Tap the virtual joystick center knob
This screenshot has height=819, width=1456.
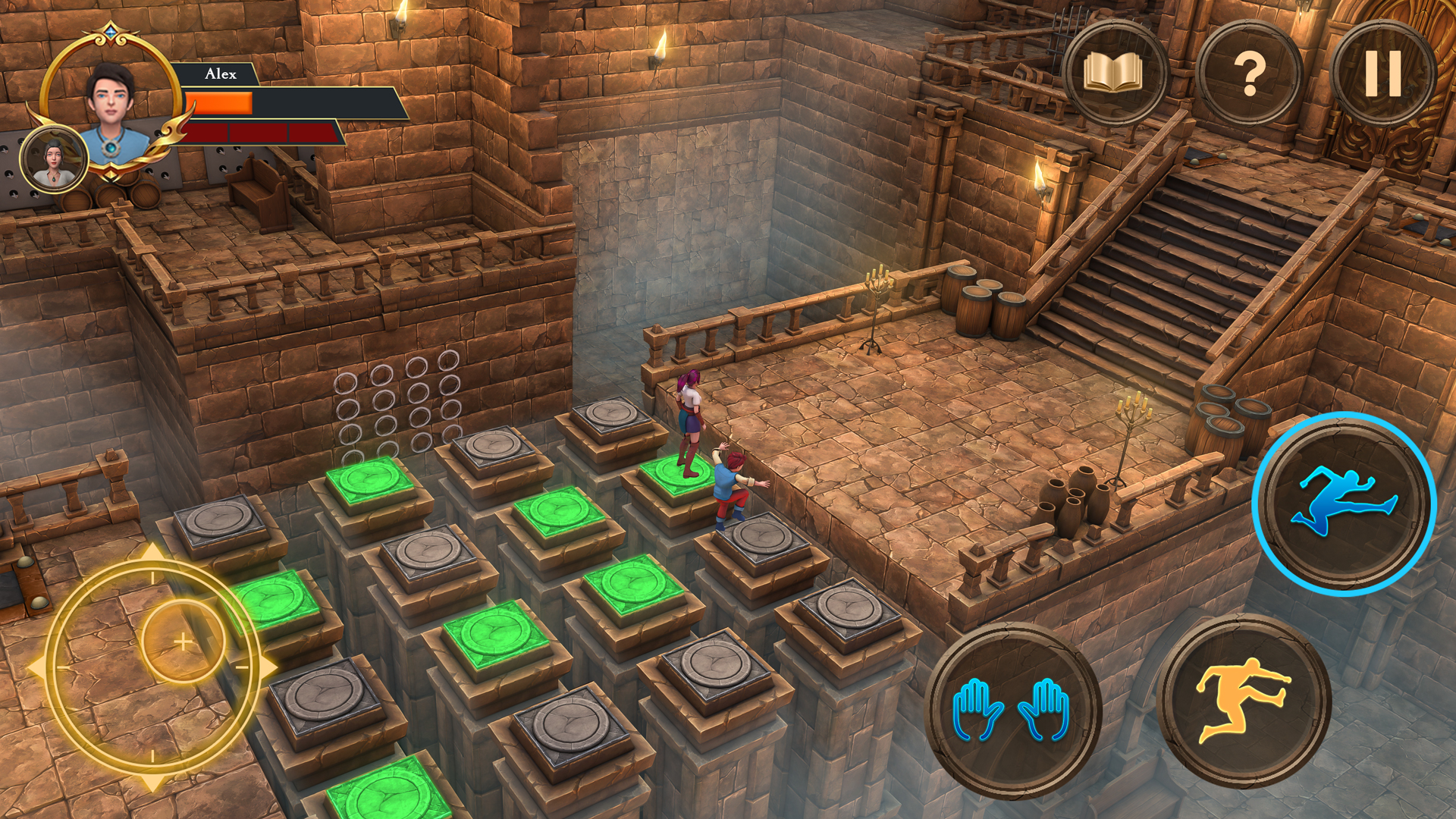coord(183,642)
